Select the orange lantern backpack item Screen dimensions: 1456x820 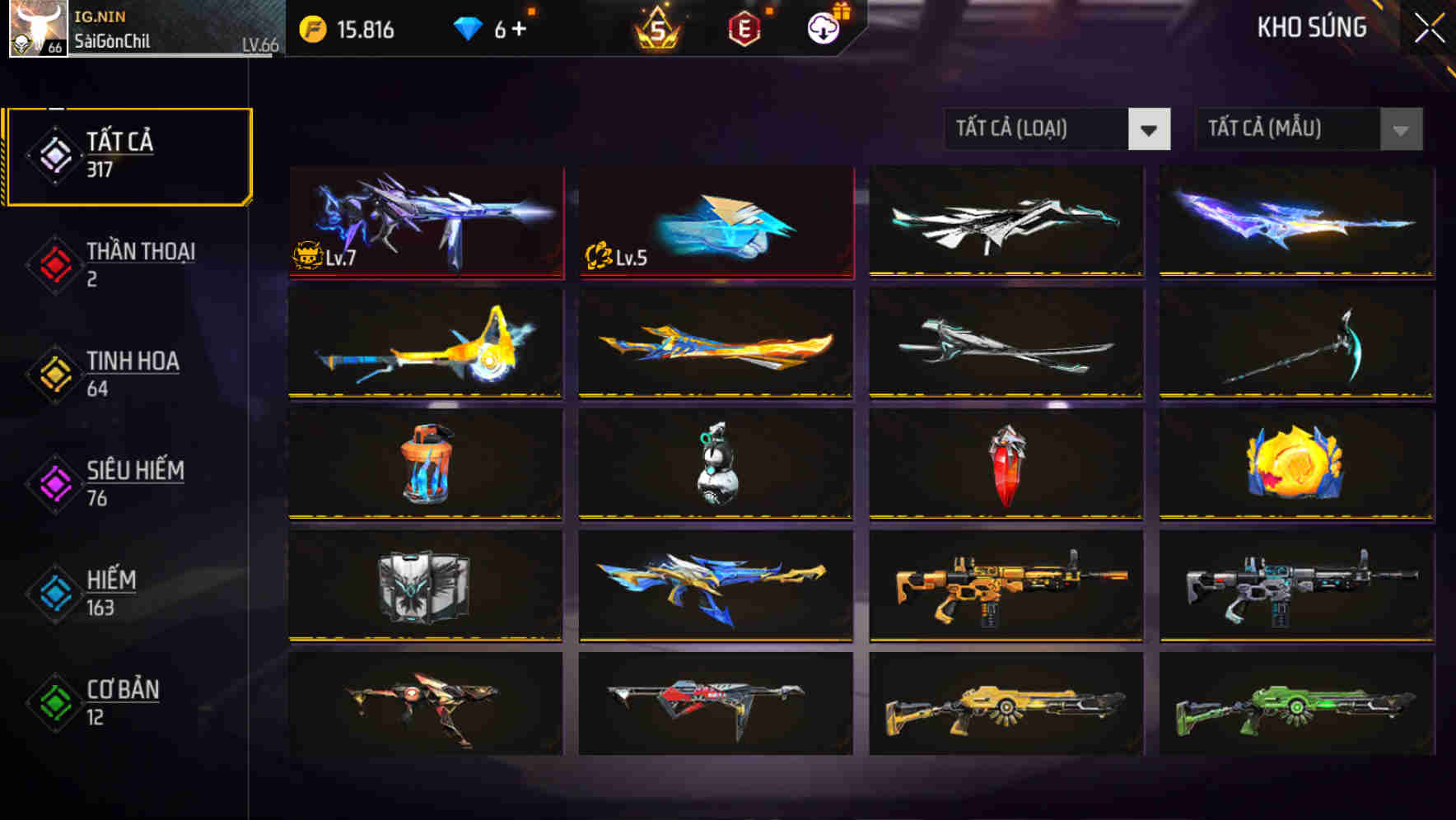pyautogui.click(x=425, y=464)
